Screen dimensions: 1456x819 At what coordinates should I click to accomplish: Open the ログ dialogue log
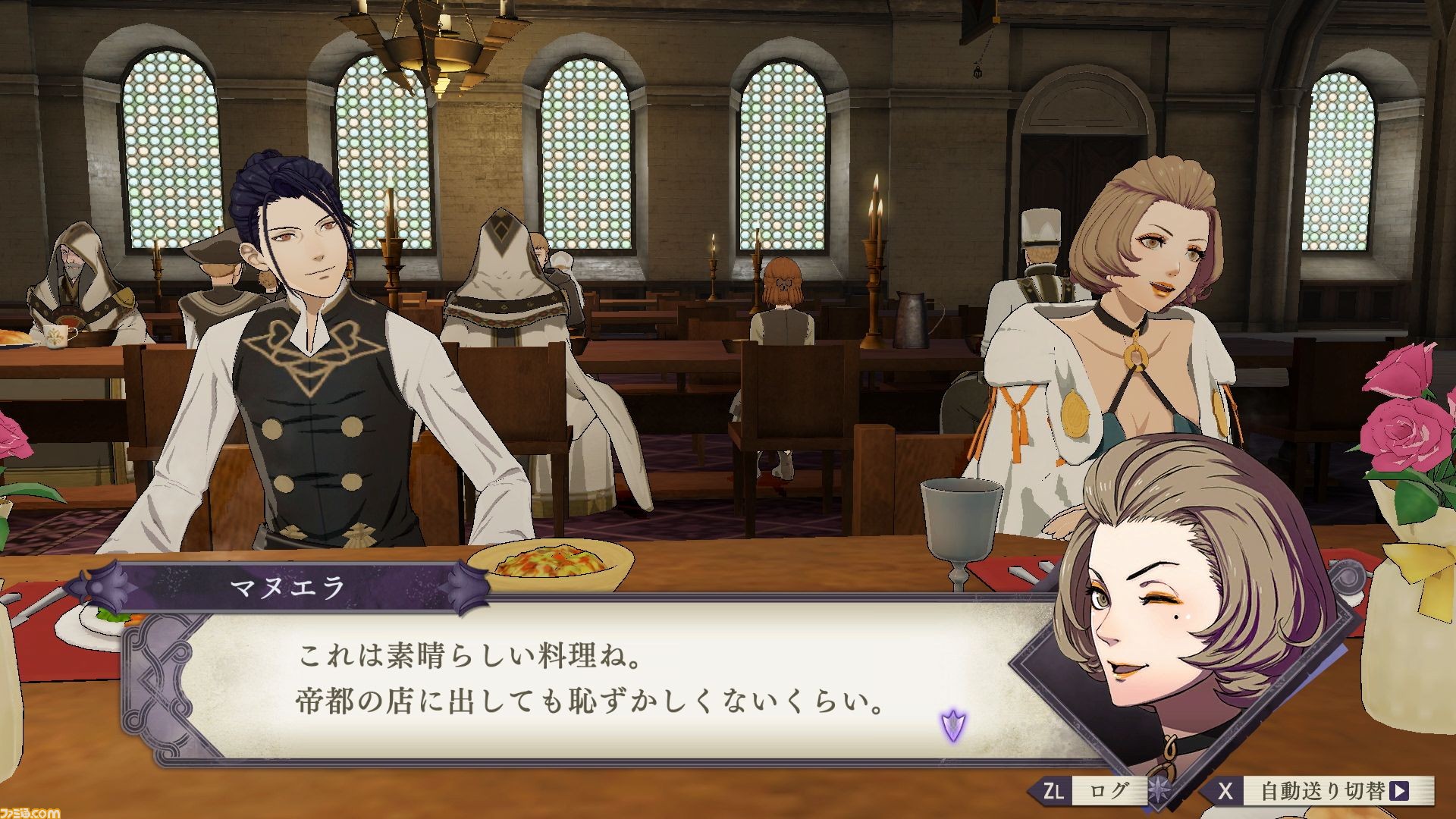(1090, 792)
